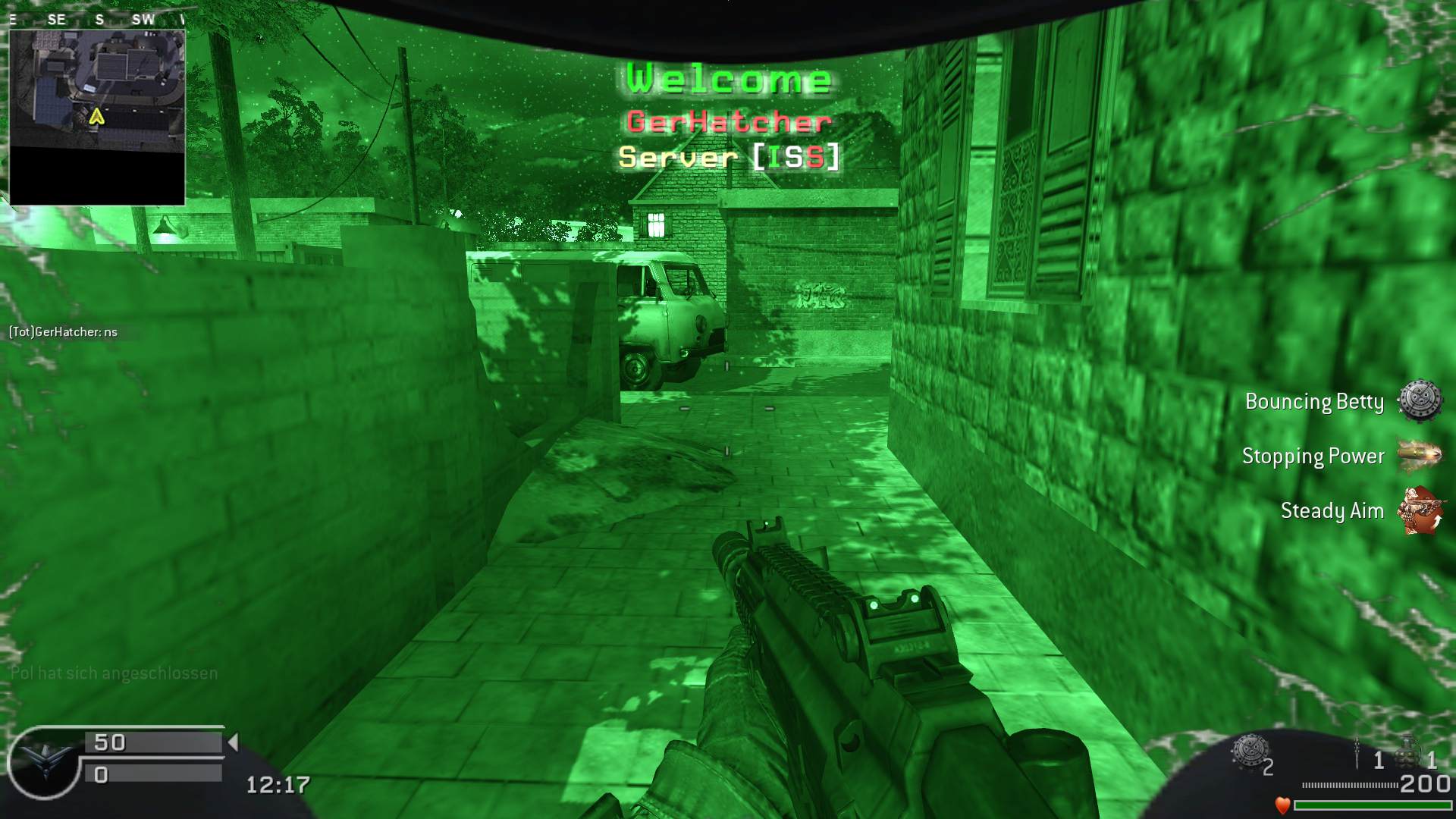This screenshot has width=1456, height=819.
Task: Select the Bouncing Betty perk icon
Action: (1420, 401)
